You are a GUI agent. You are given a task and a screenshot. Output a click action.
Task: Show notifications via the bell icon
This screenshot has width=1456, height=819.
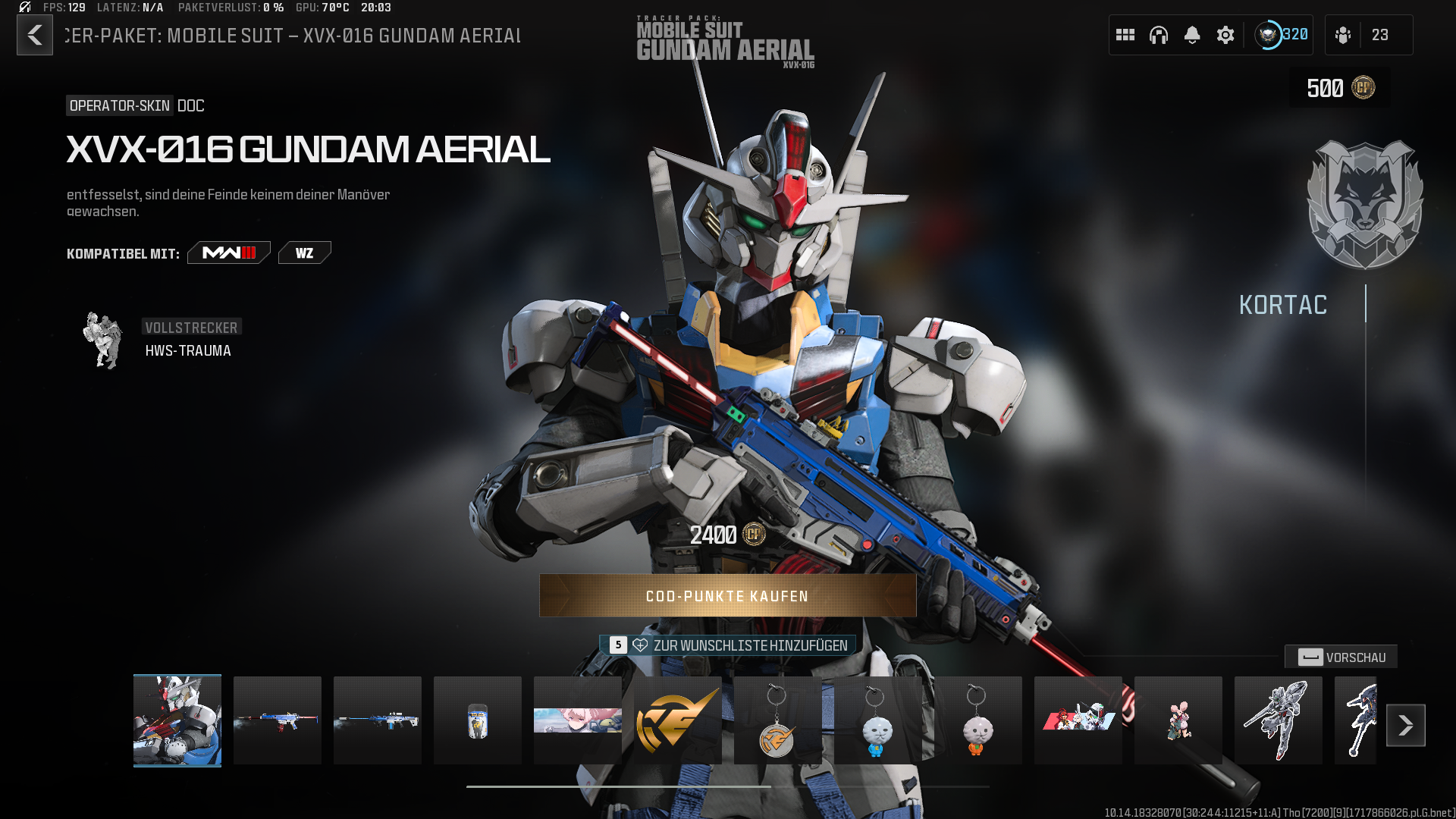pos(1192,35)
